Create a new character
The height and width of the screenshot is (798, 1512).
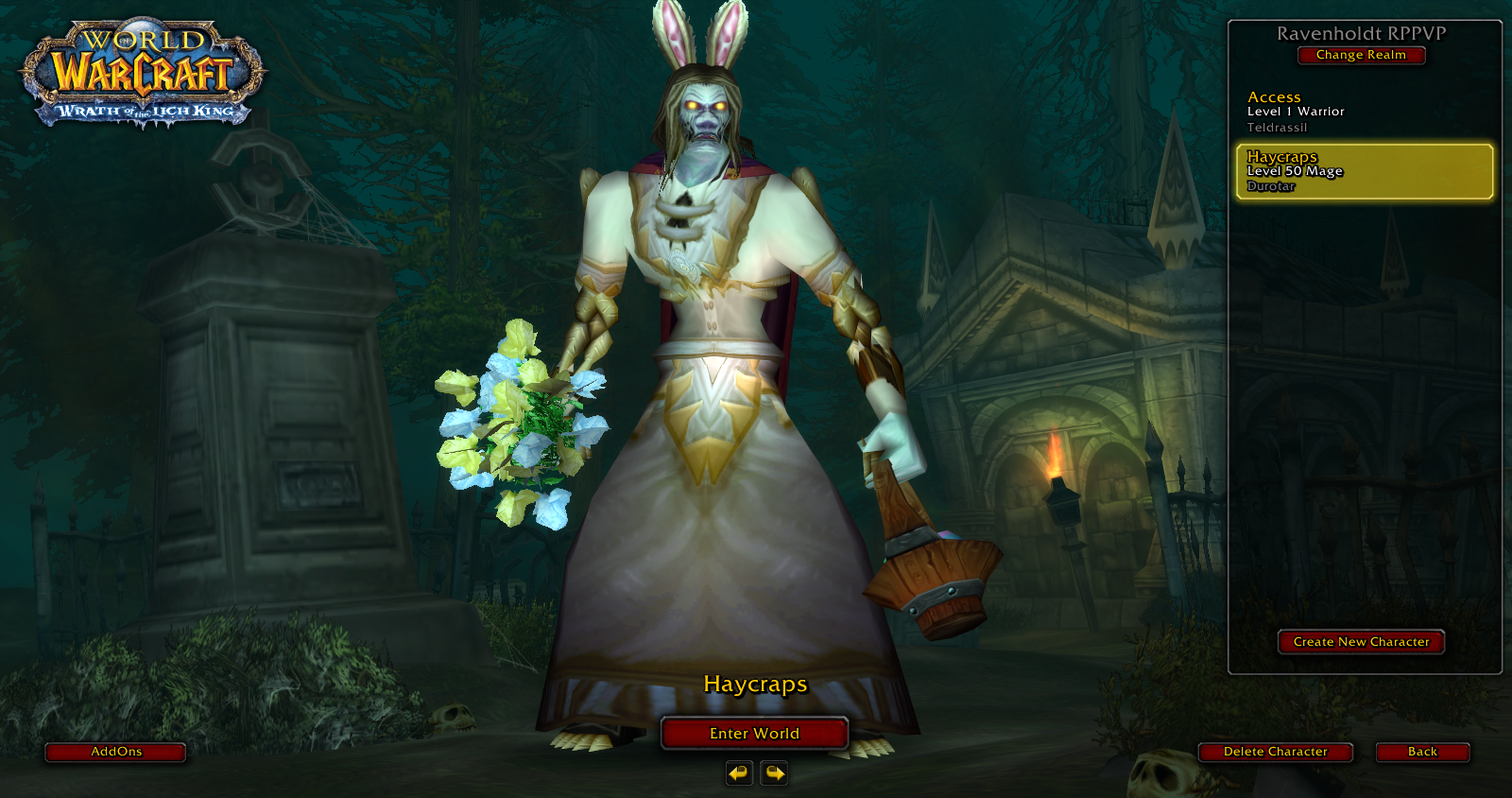point(1361,642)
